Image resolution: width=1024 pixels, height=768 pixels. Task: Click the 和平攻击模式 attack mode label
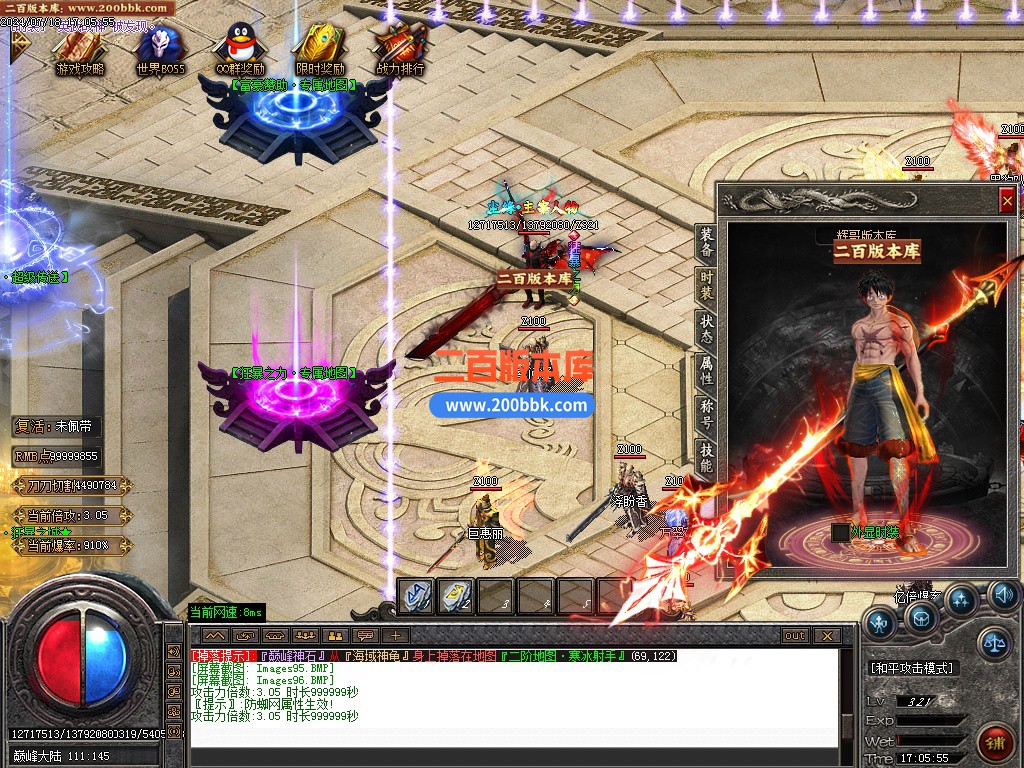(x=911, y=668)
